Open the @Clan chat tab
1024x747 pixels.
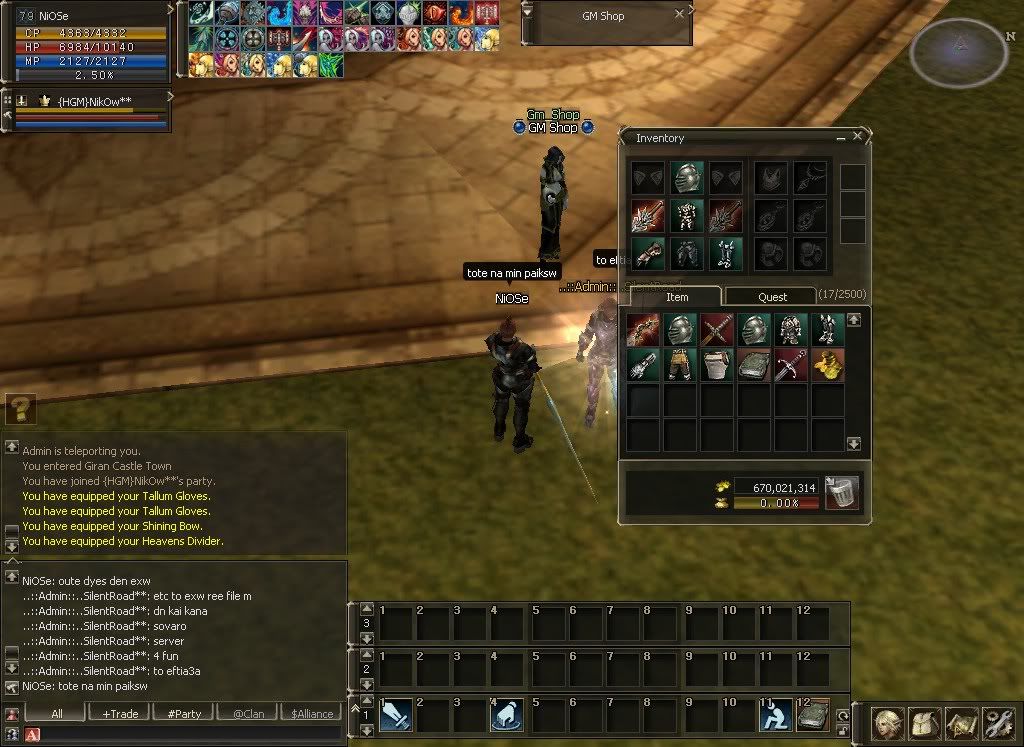pyautogui.click(x=251, y=713)
